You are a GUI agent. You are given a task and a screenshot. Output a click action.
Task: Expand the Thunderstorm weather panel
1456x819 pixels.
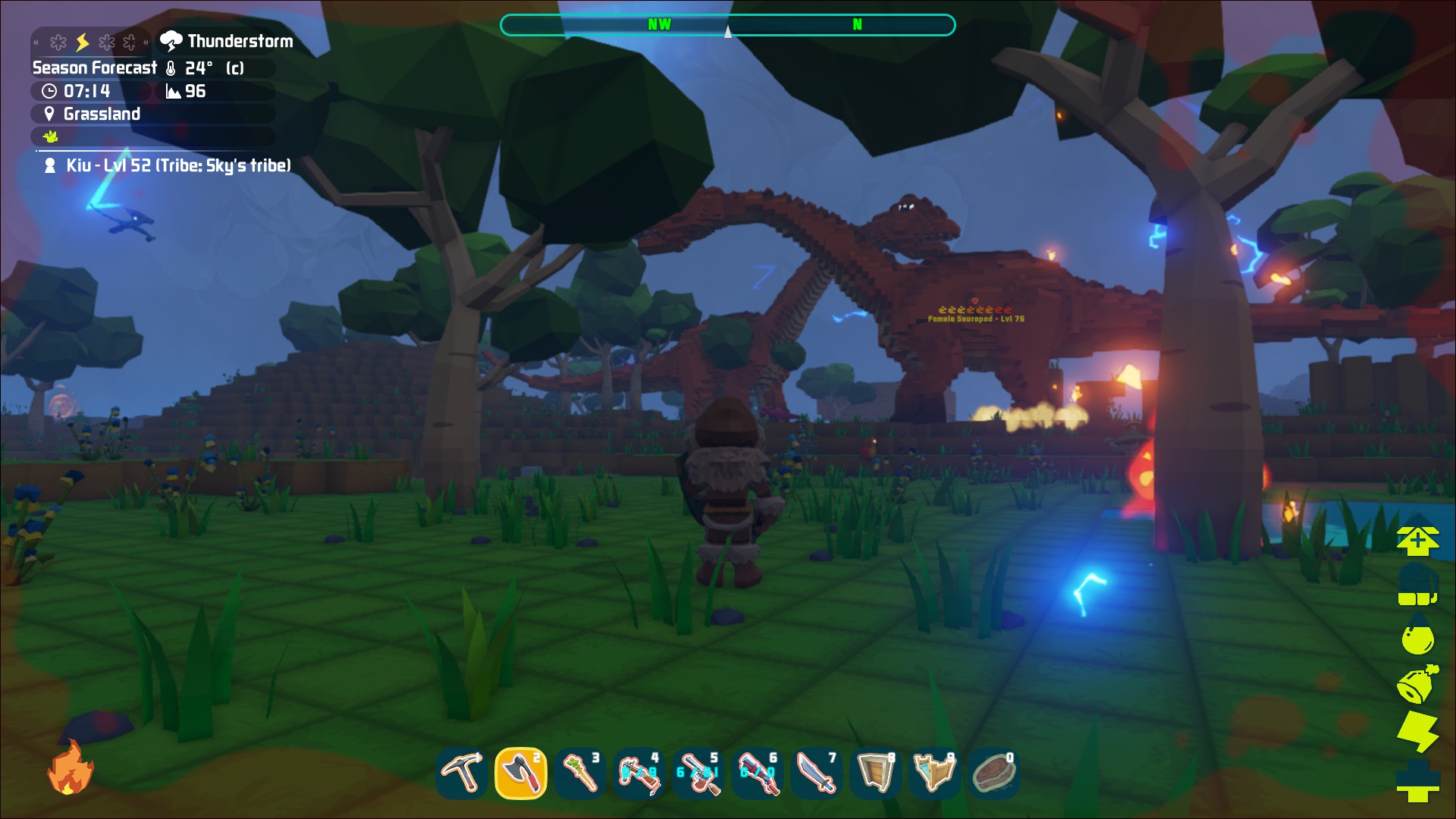[x=227, y=42]
